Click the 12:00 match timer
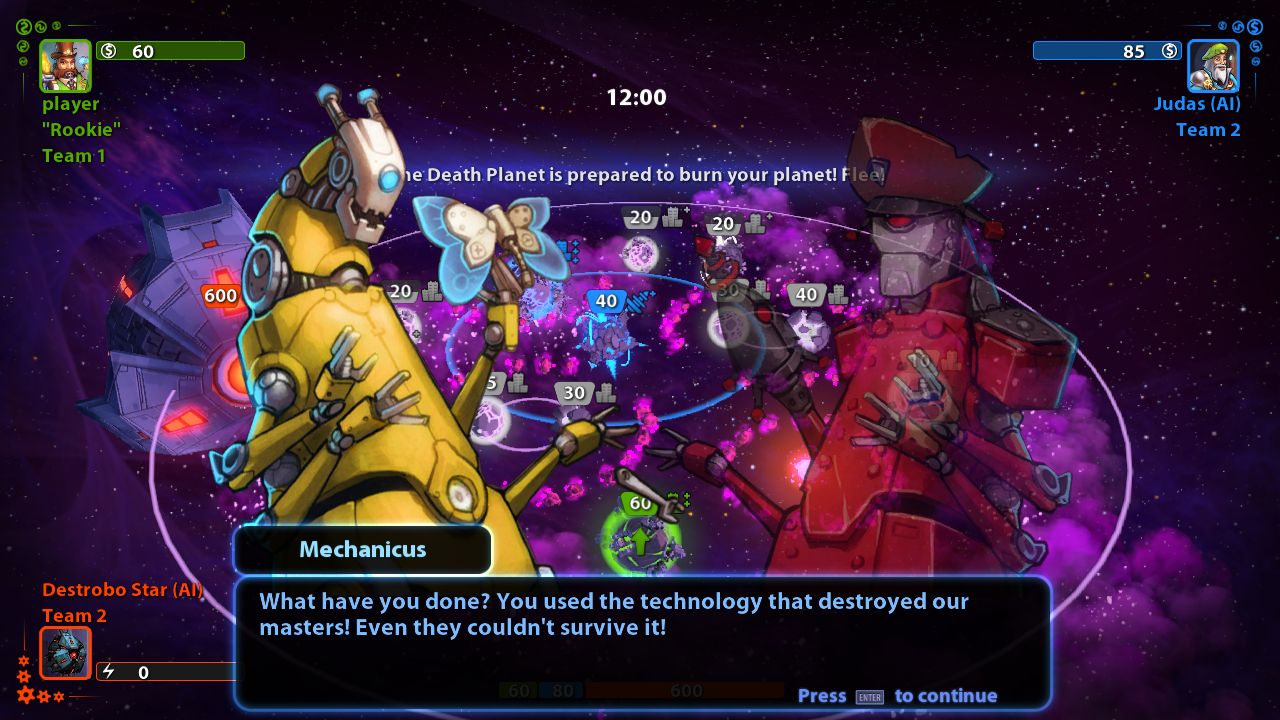 (x=640, y=97)
